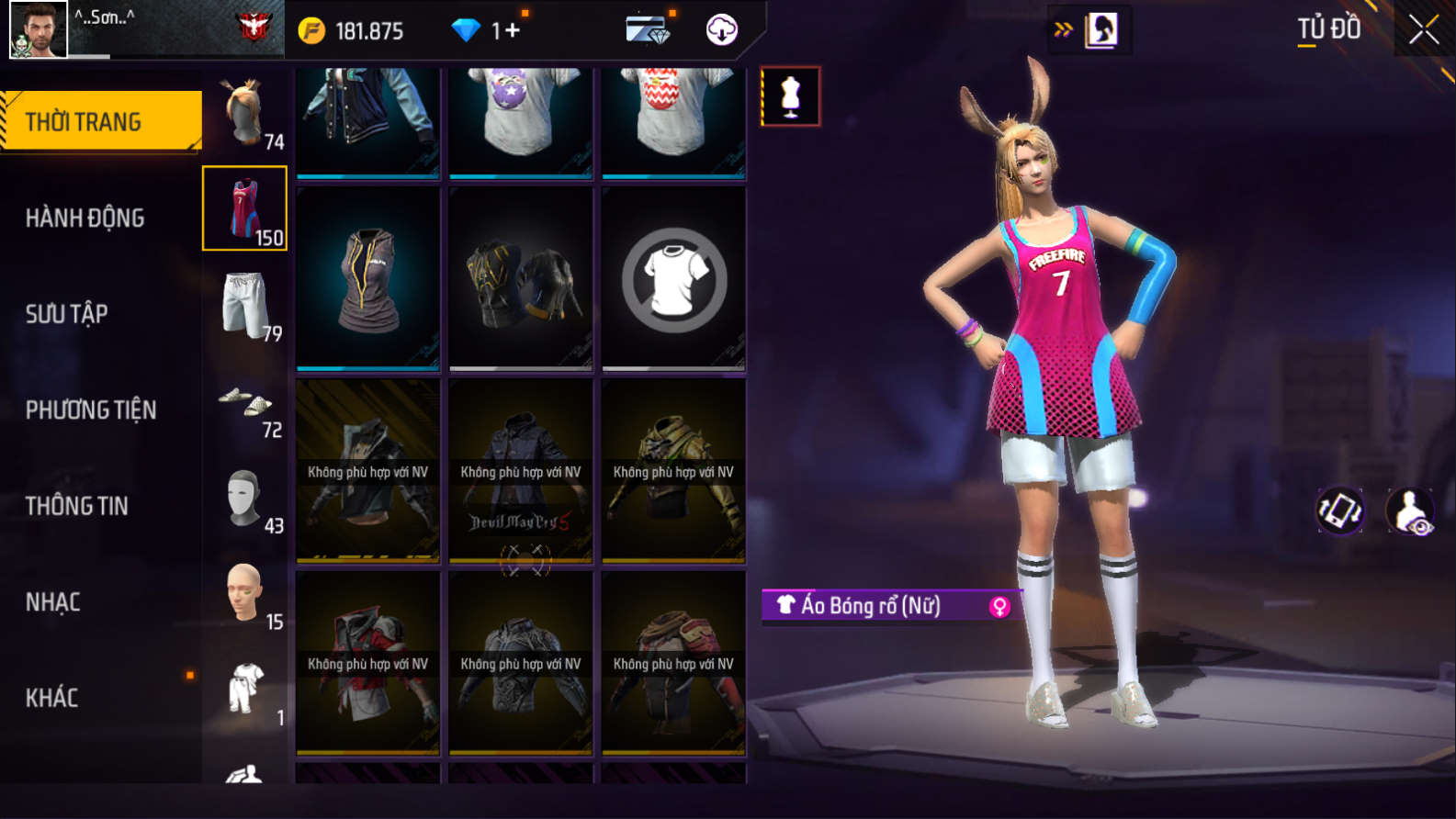1456x819 pixels.
Task: Go to the THÔNG TIN tab
Action: pyautogui.click(x=76, y=506)
